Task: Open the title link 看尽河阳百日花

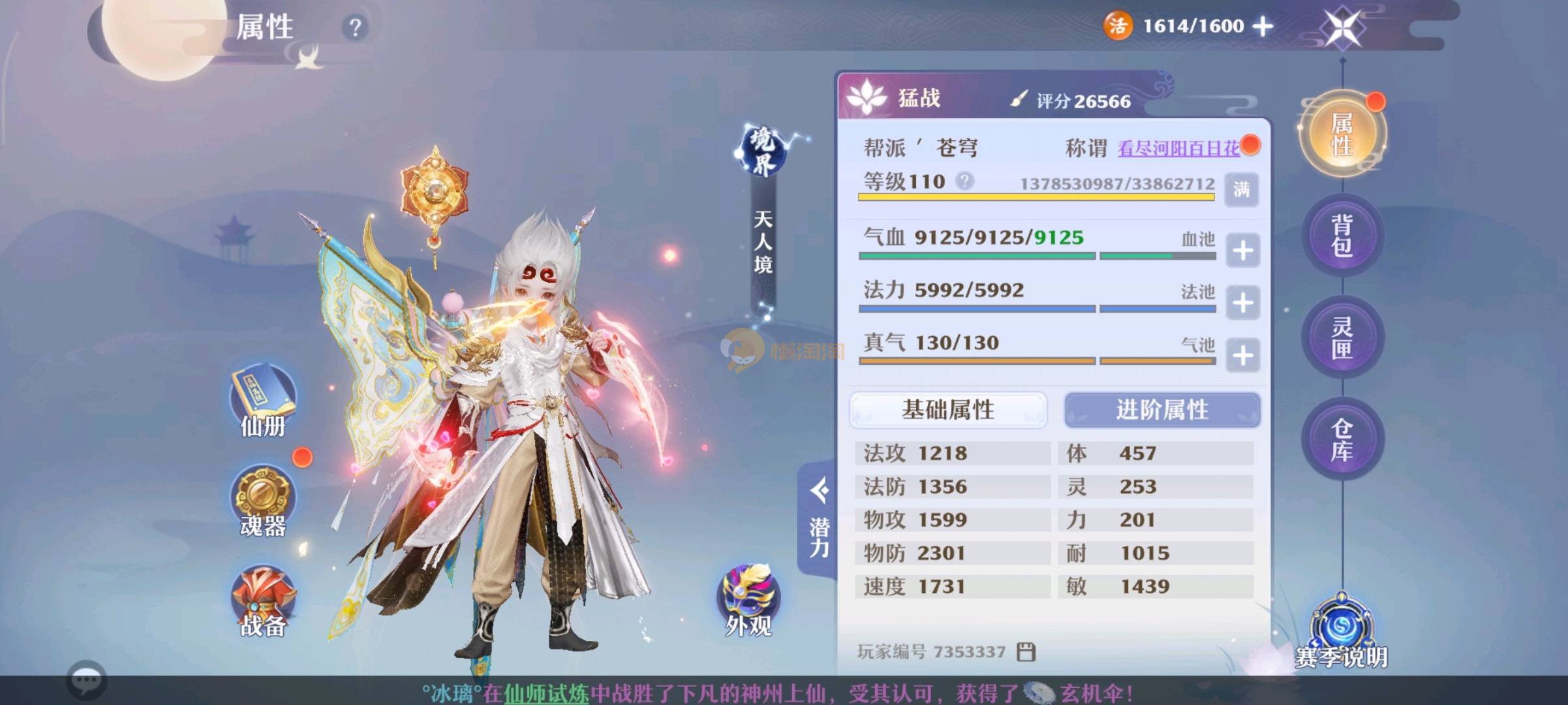Action: (1178, 149)
